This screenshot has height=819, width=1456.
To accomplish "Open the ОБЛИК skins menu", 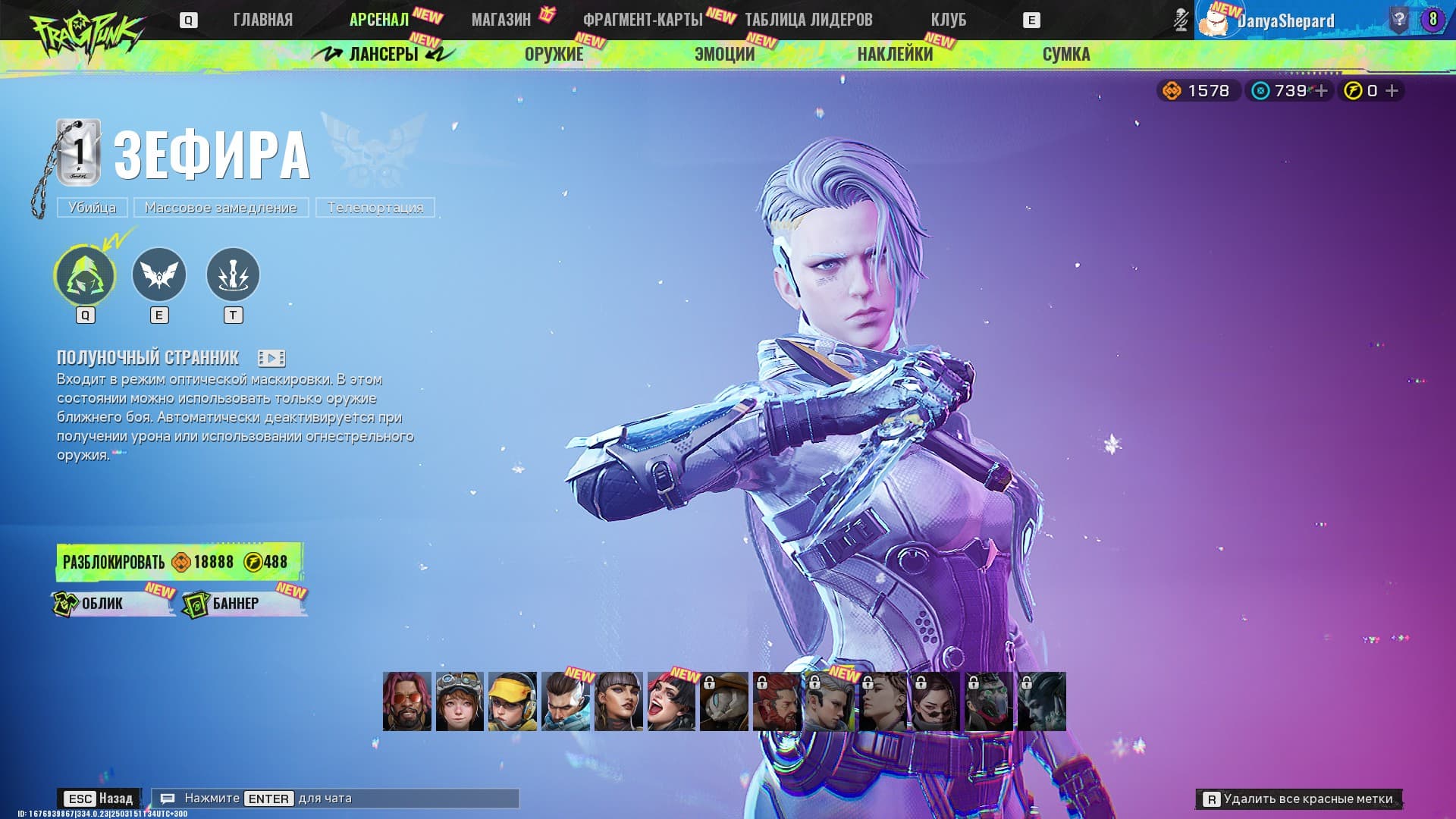I will click(112, 604).
